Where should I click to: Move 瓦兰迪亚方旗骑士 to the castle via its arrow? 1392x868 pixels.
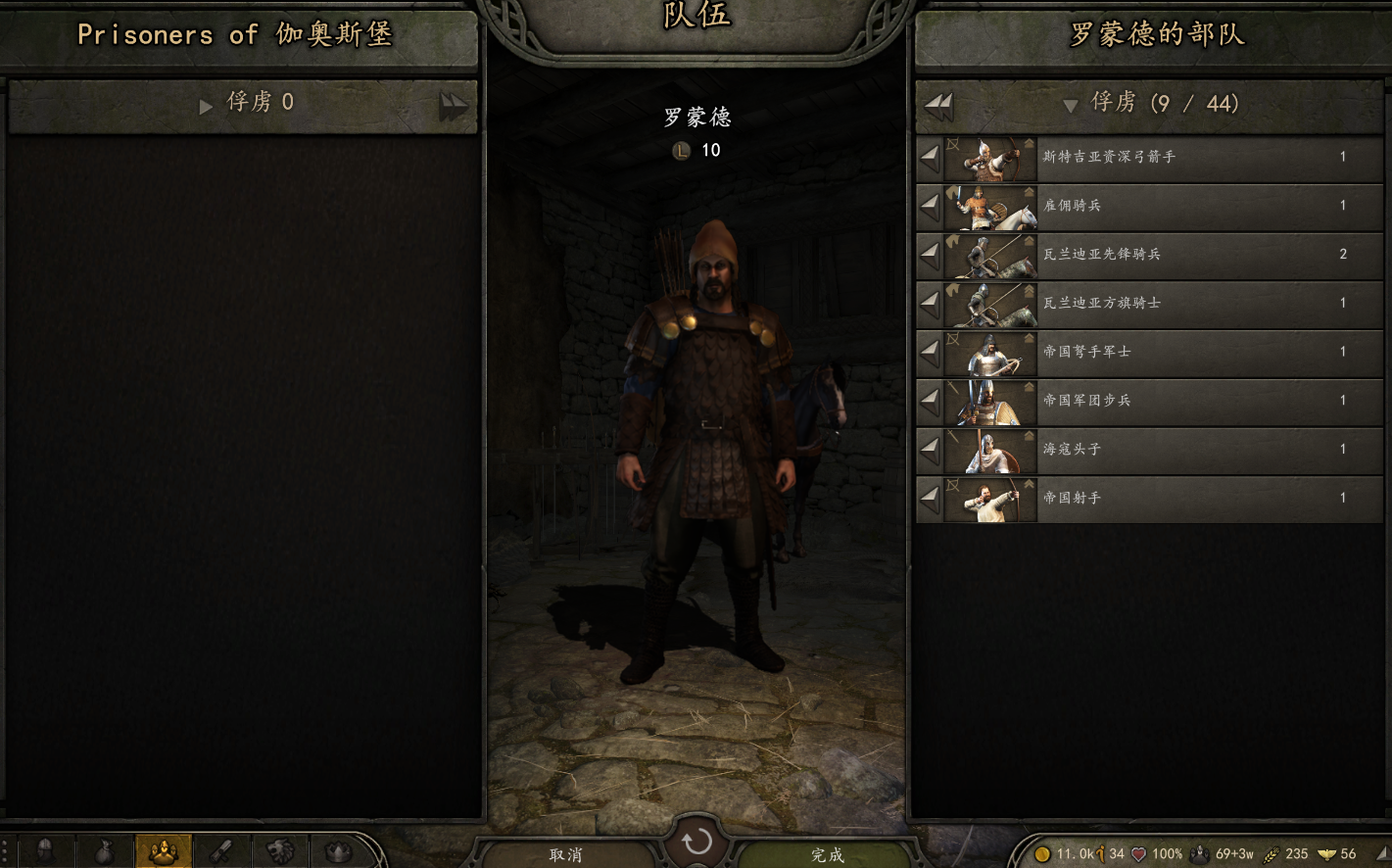930,304
